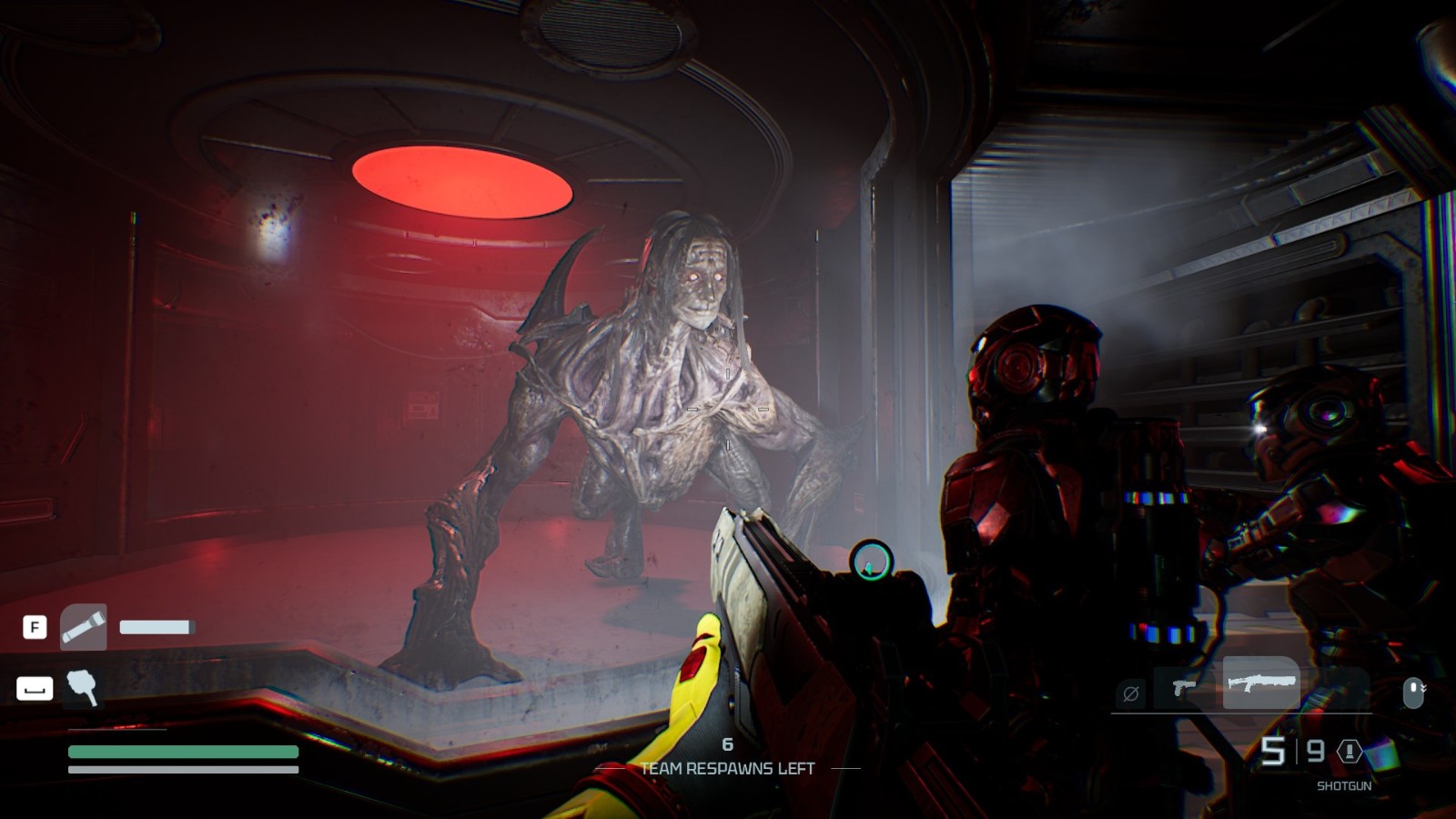Select the shotgun weapon slot
Viewport: 1456px width, 819px height.
click(x=1260, y=682)
